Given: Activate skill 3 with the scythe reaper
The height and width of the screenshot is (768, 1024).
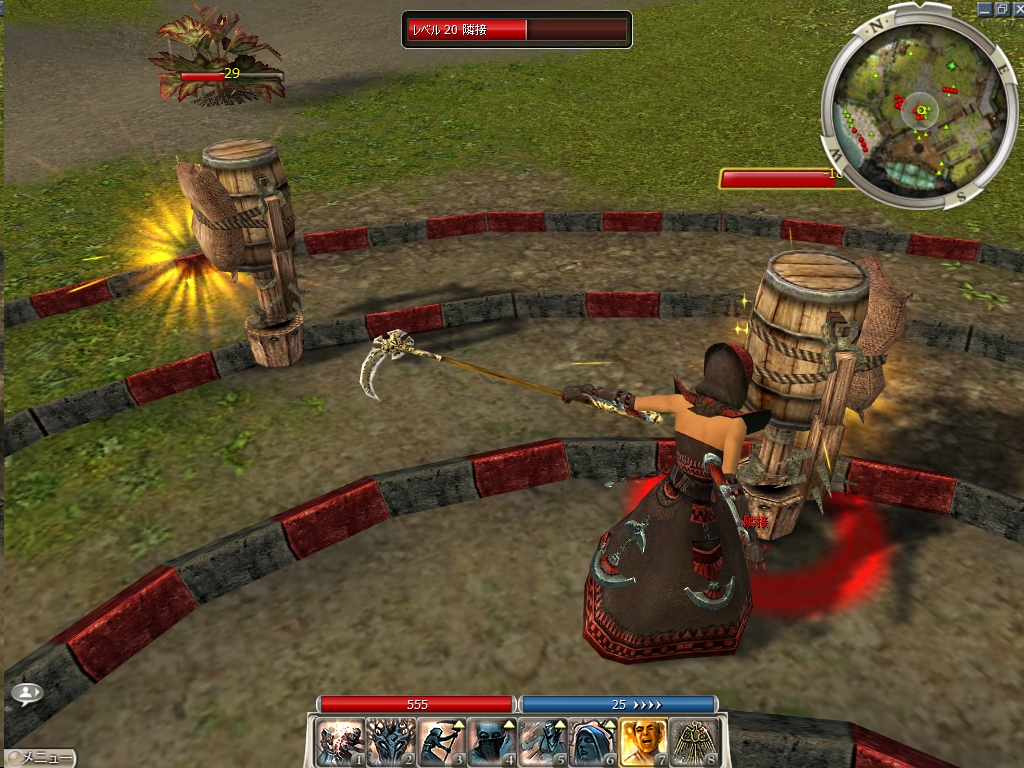Looking at the screenshot, I should click(x=441, y=743).
